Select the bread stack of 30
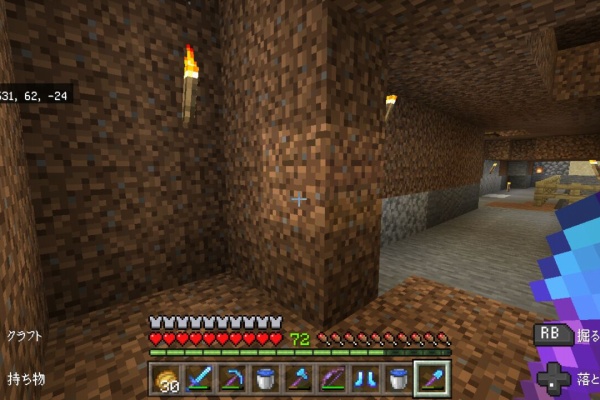This screenshot has height=400, width=600. [167, 379]
